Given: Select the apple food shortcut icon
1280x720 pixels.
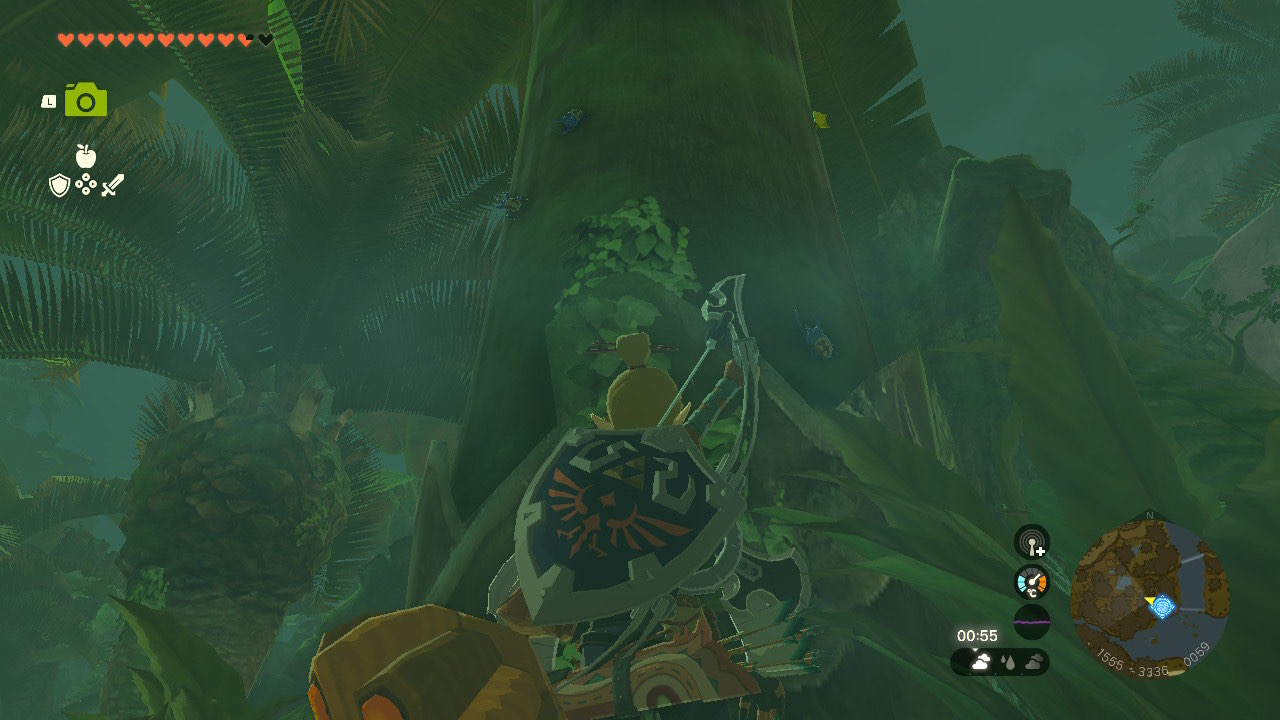Looking at the screenshot, I should (86, 156).
